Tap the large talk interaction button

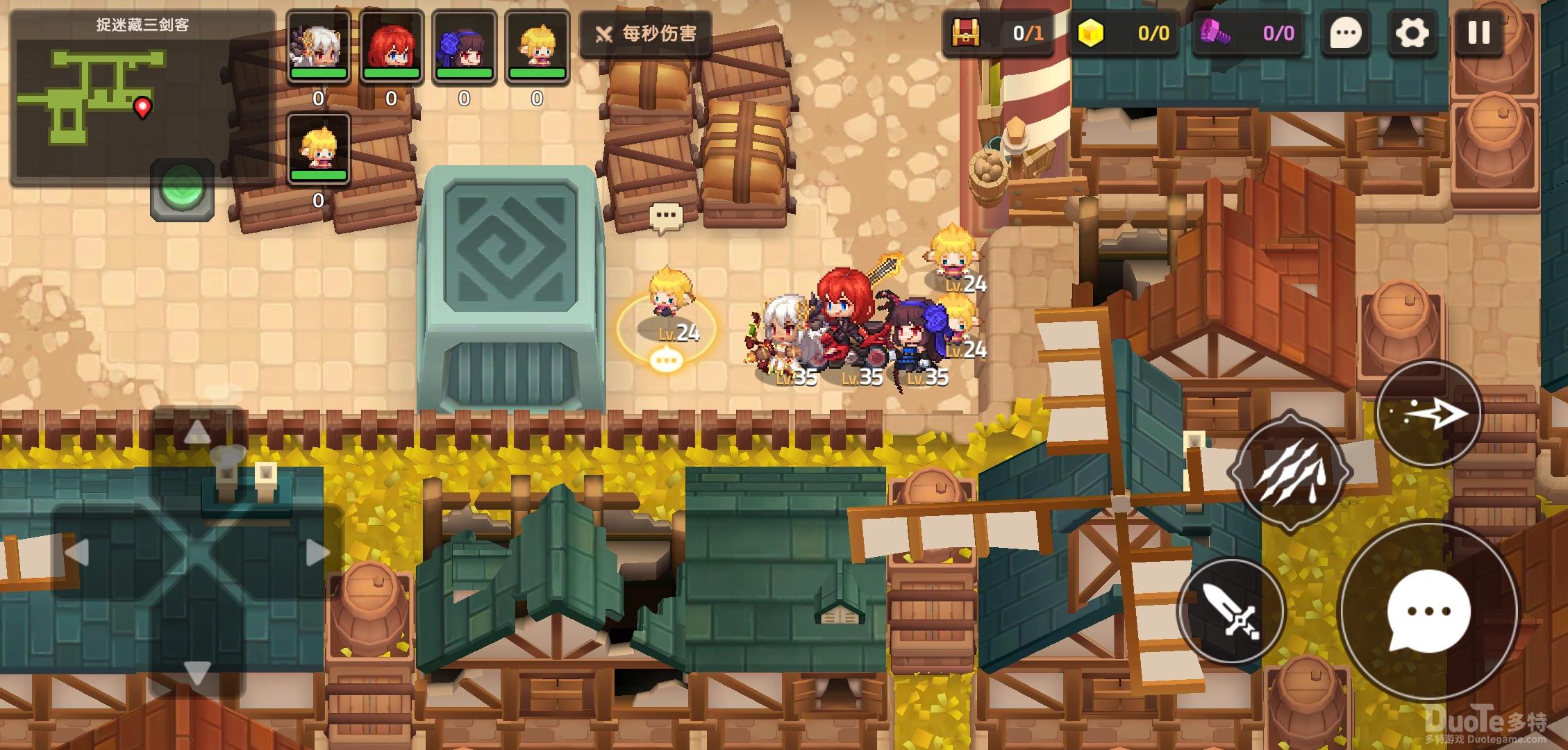coord(1428,611)
